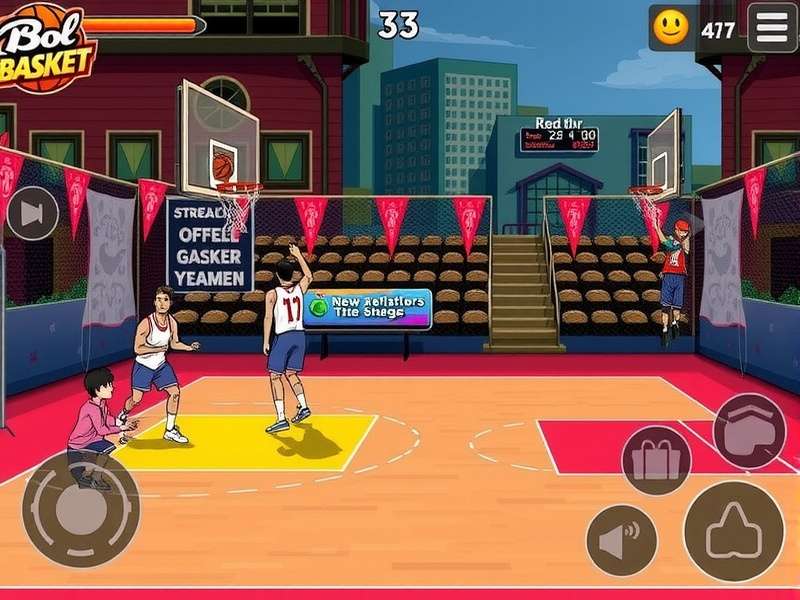Tap the smiley face coin icon
Viewport: 800px width, 600px height.
click(671, 28)
